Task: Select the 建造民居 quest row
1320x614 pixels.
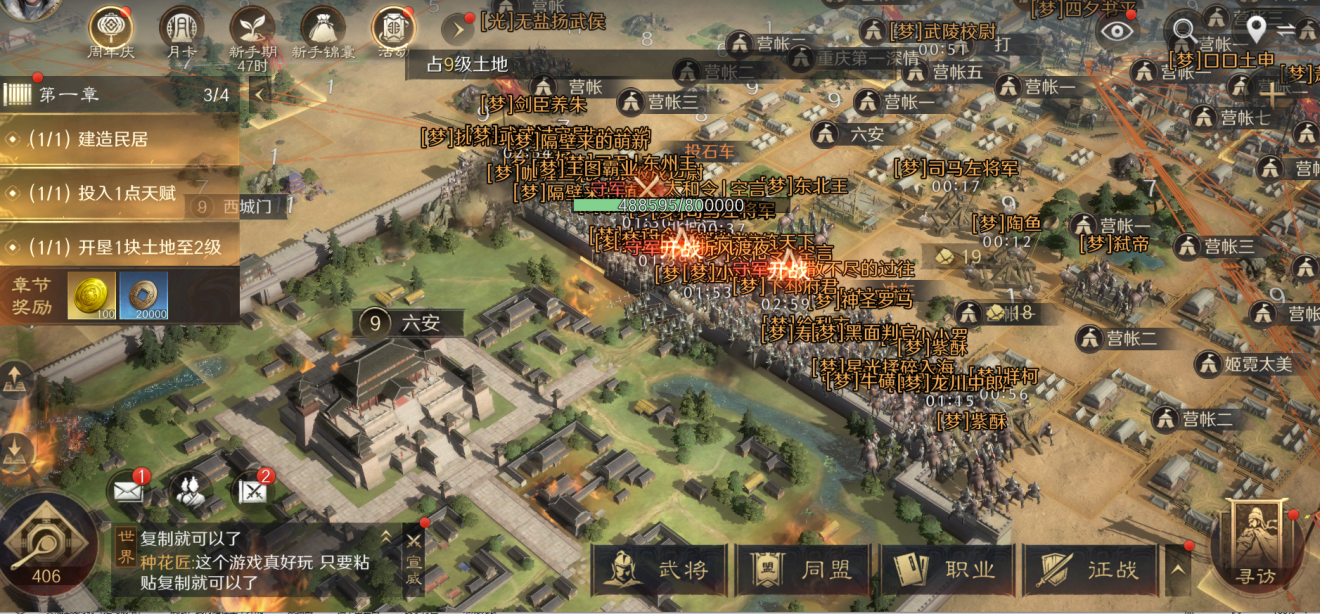Action: point(118,139)
